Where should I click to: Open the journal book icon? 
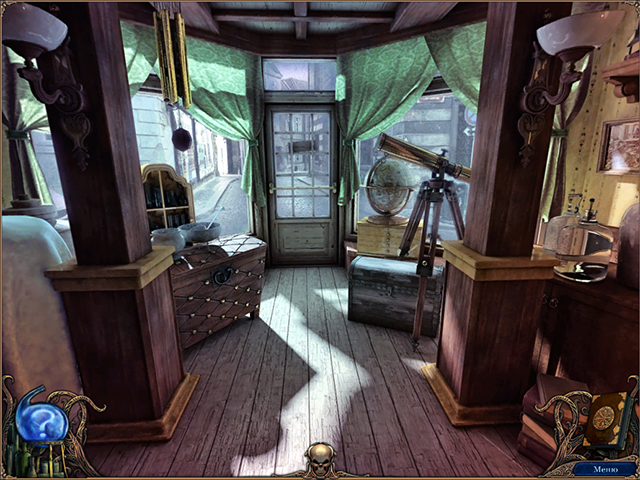click(605, 417)
